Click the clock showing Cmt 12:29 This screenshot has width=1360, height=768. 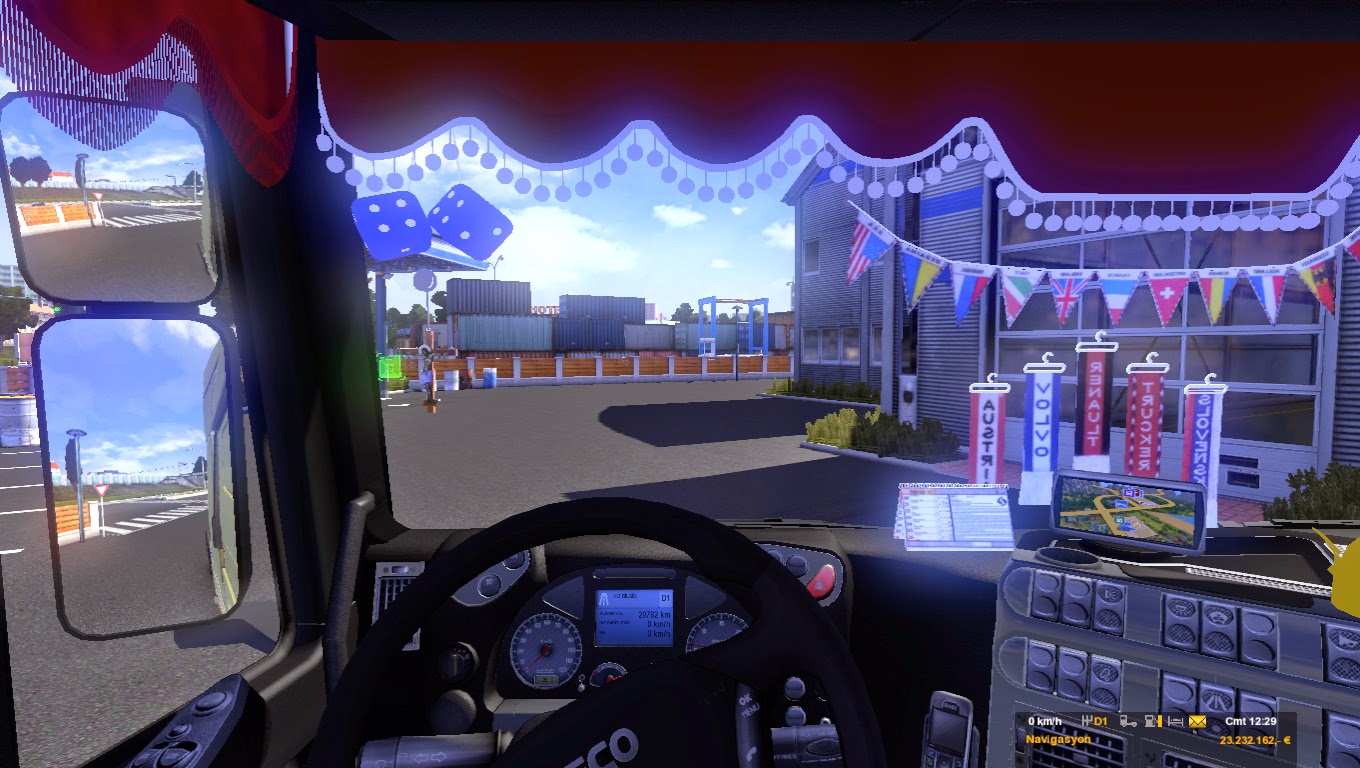1252,721
